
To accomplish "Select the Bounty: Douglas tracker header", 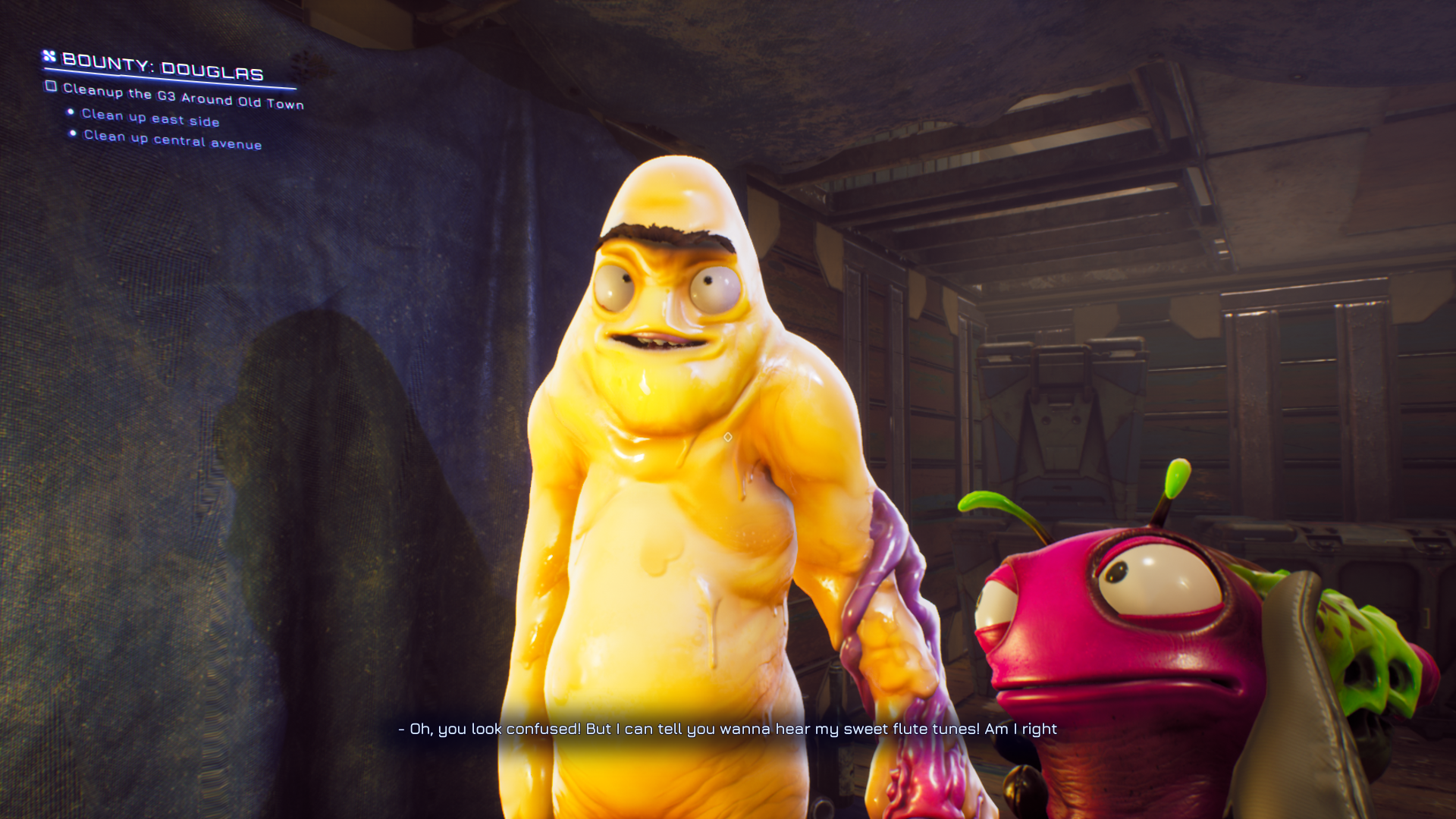I will click(x=162, y=67).
